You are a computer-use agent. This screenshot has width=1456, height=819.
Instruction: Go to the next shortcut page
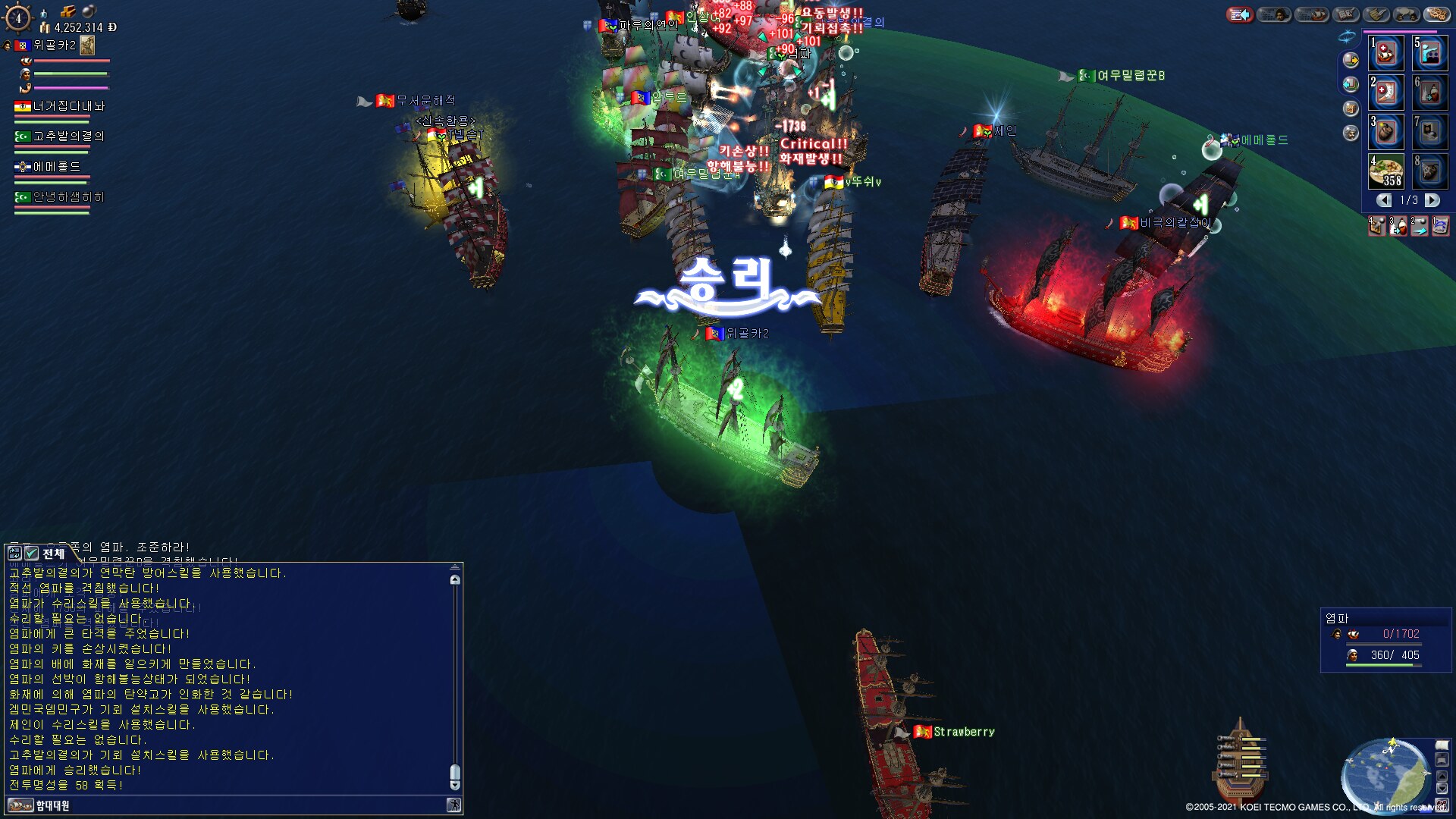coord(1432,200)
